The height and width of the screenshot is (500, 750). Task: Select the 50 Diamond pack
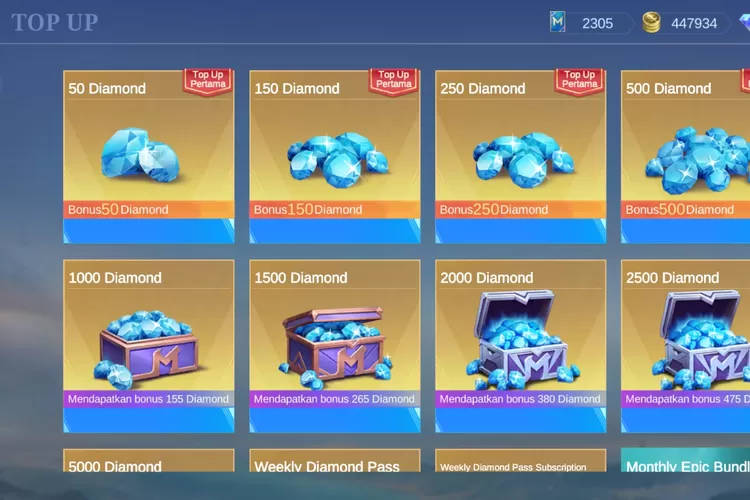point(149,156)
